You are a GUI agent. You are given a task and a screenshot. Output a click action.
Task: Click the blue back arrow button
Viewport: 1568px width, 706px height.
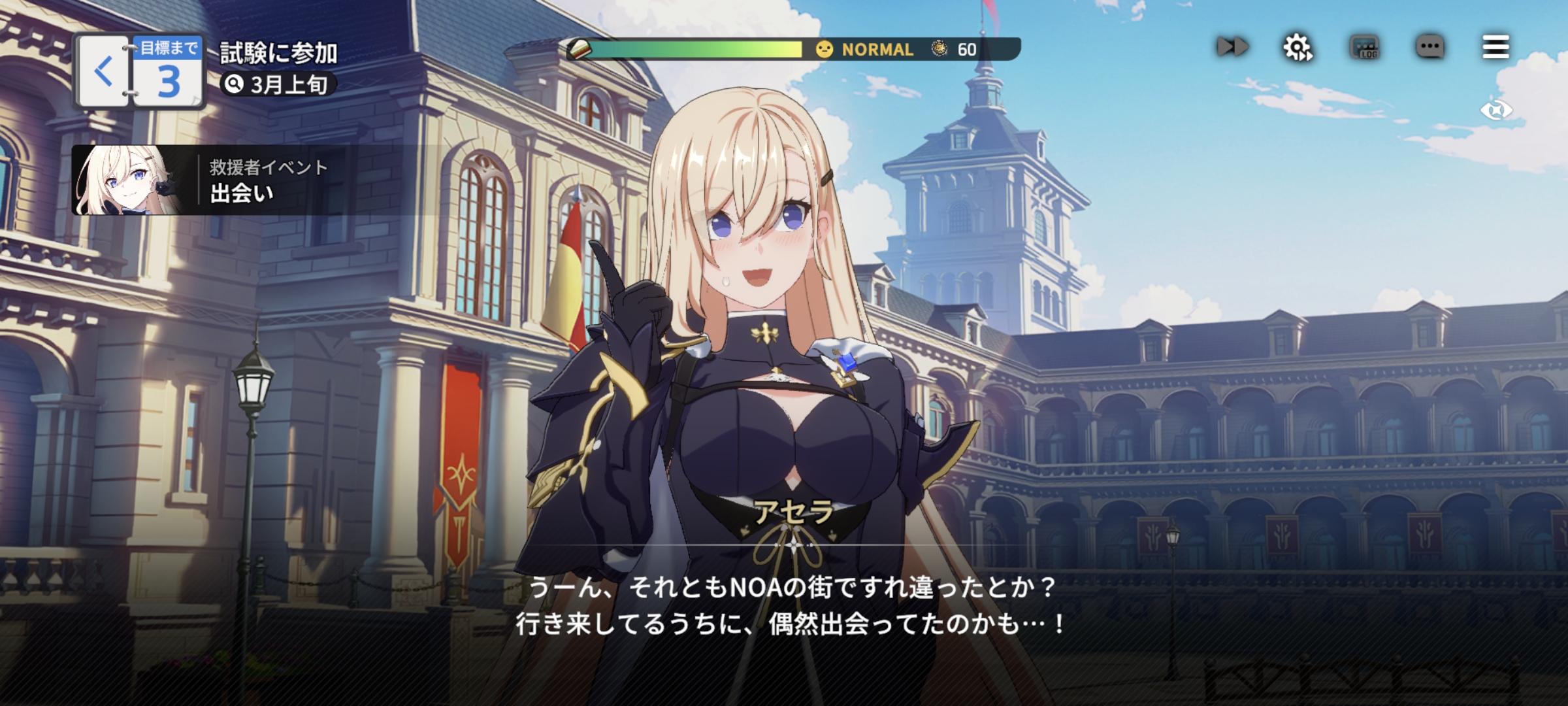pyautogui.click(x=103, y=71)
